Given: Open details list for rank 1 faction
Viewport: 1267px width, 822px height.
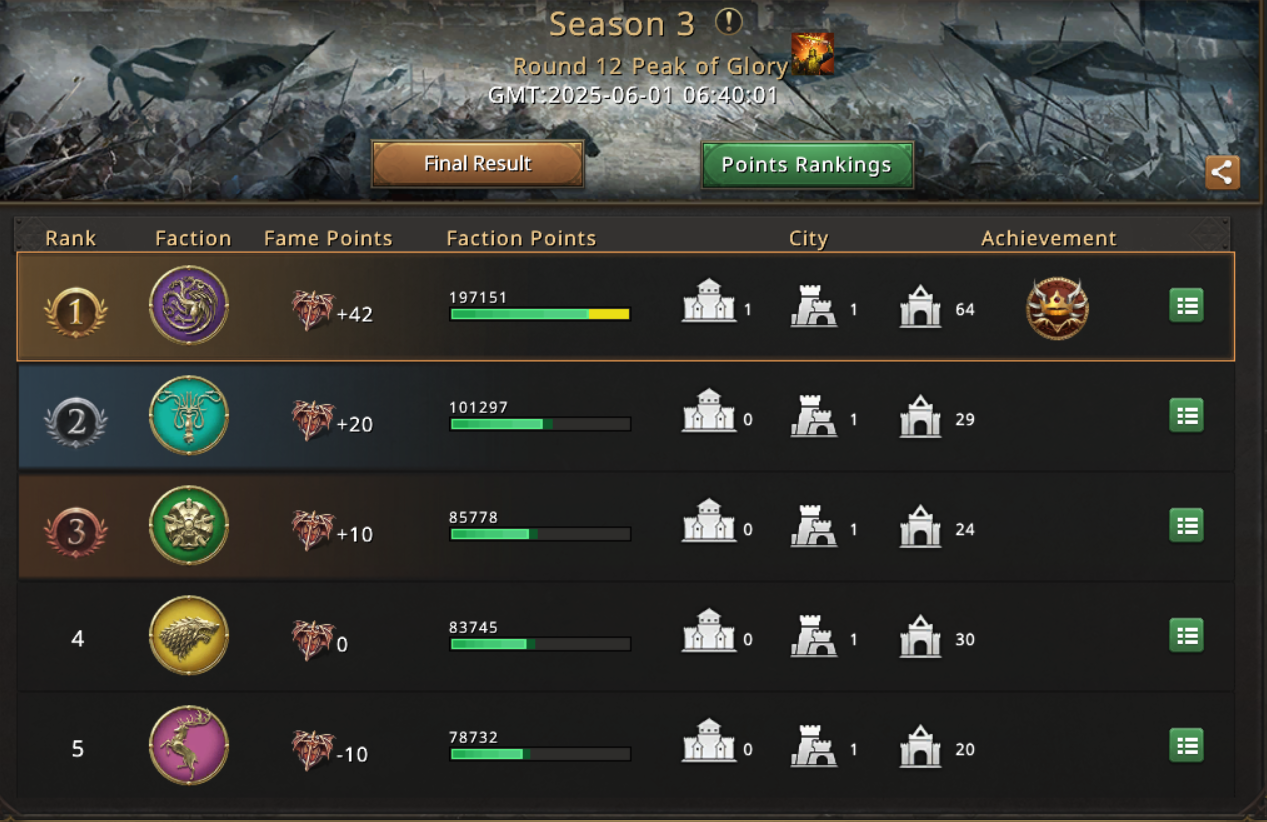Looking at the screenshot, I should [x=1186, y=306].
